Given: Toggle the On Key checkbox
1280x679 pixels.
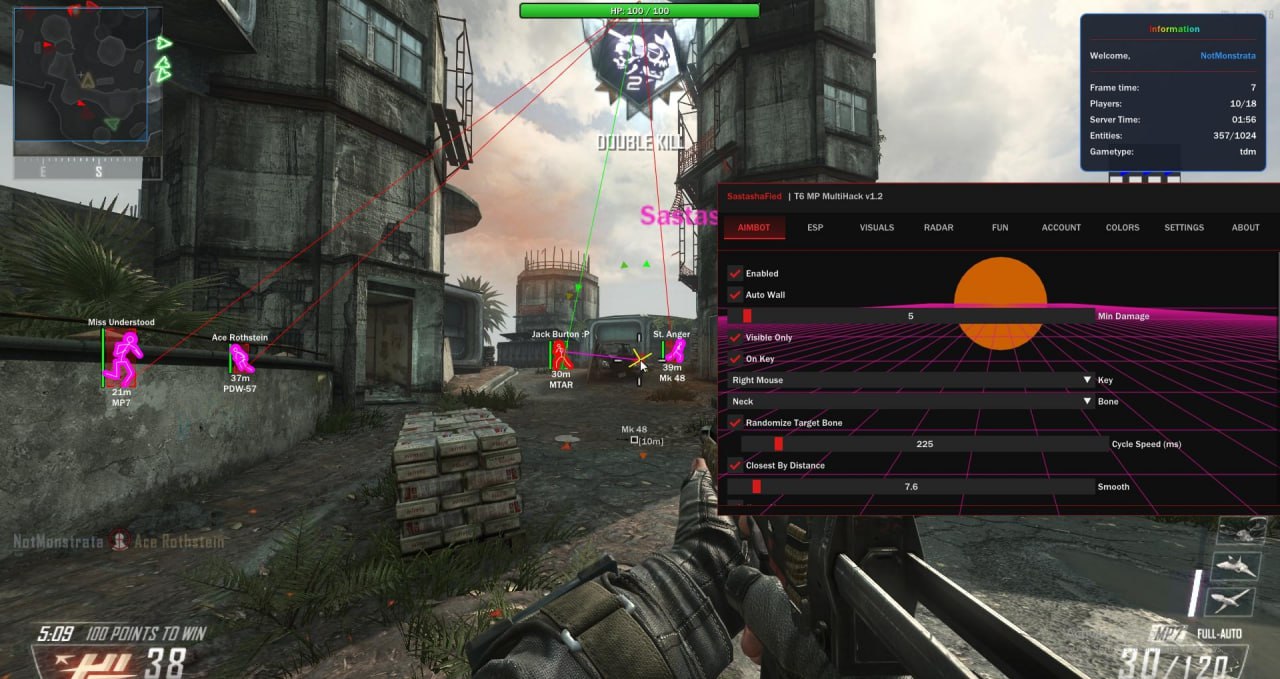Looking at the screenshot, I should [x=736, y=359].
